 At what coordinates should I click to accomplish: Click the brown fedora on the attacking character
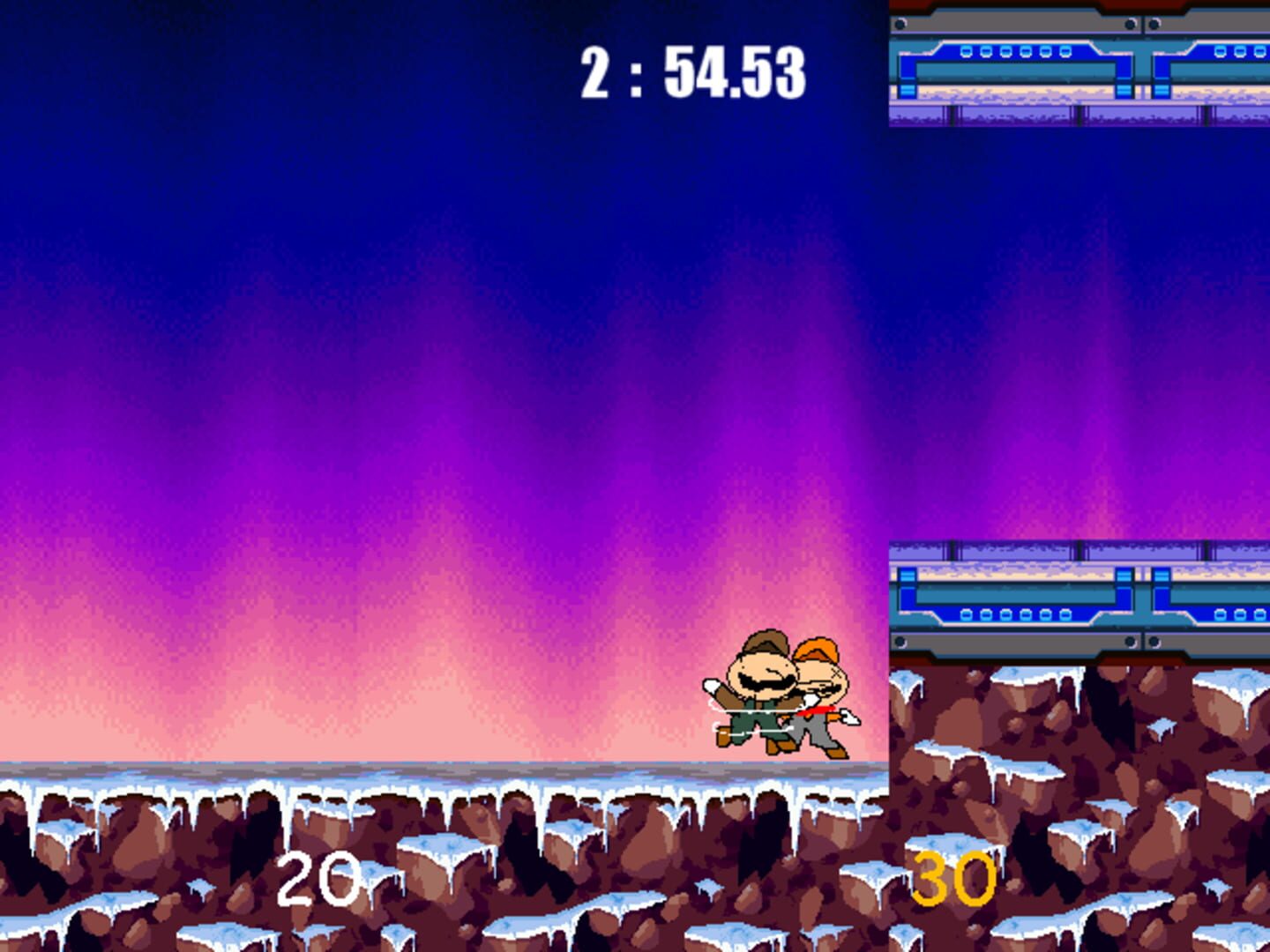[766, 642]
